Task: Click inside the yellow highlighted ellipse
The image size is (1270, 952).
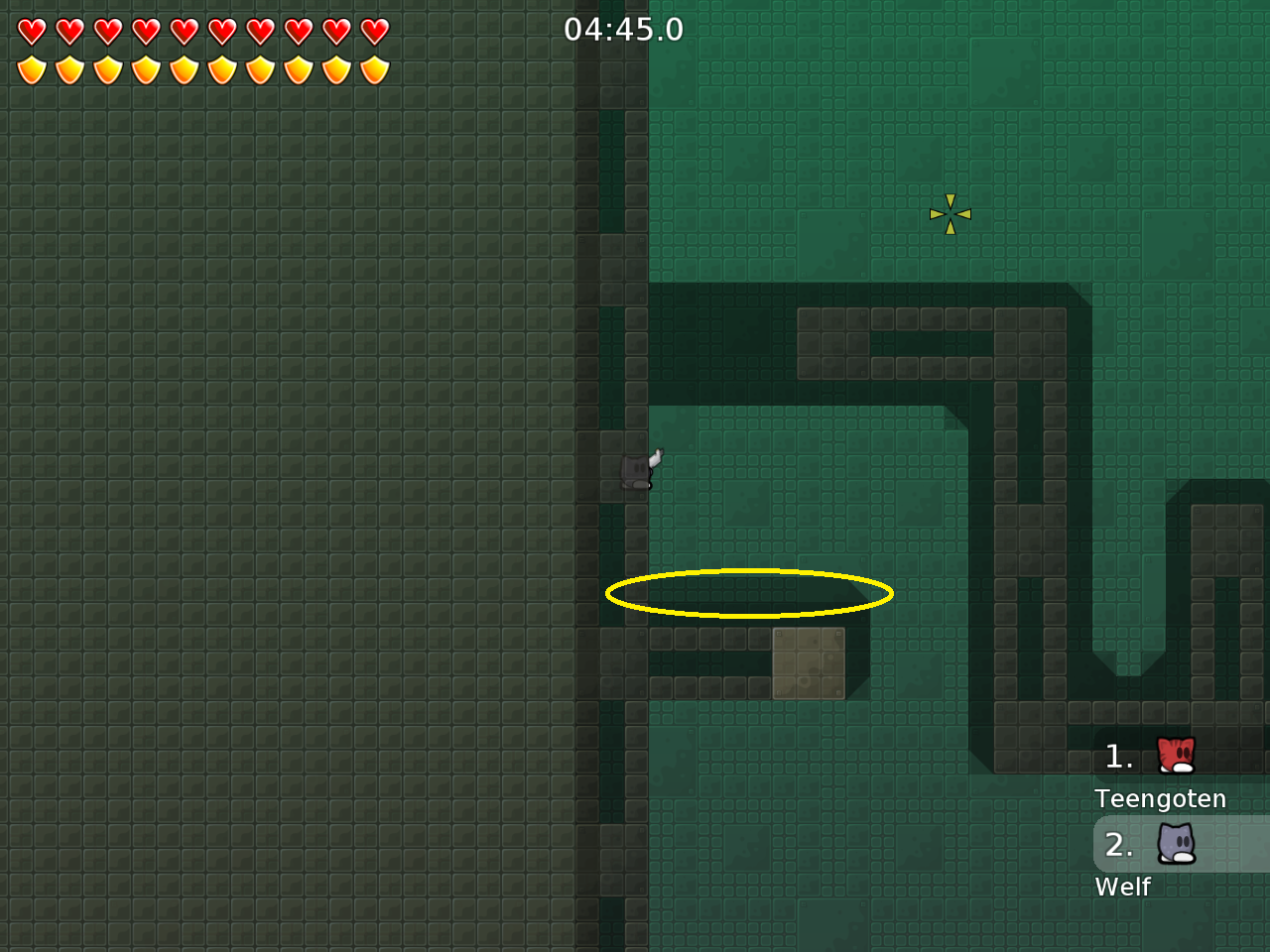Action: 749,594
